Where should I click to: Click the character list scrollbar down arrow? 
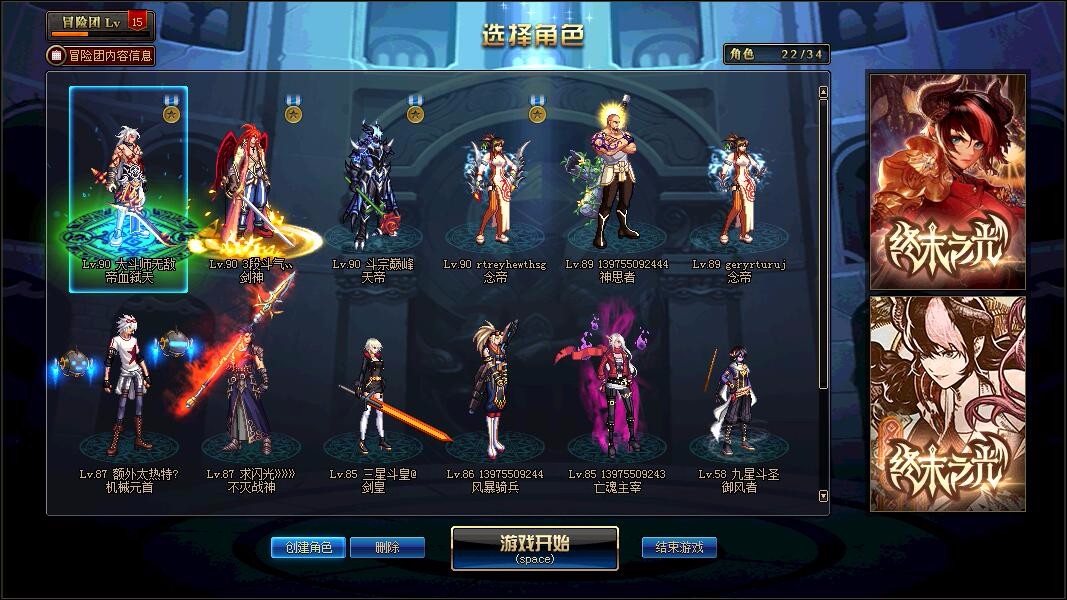click(823, 495)
